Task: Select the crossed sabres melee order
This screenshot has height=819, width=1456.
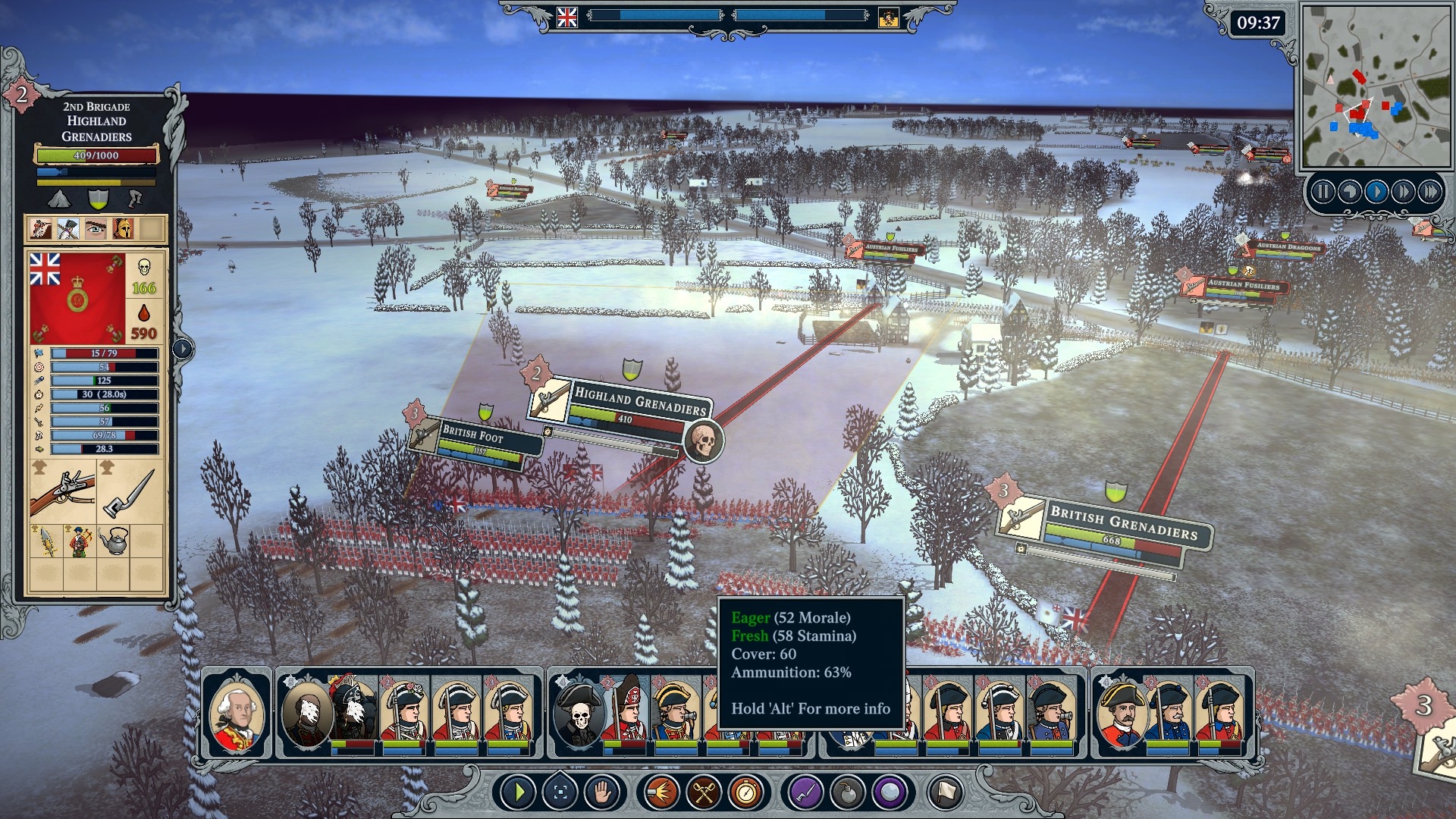Action: tap(704, 793)
